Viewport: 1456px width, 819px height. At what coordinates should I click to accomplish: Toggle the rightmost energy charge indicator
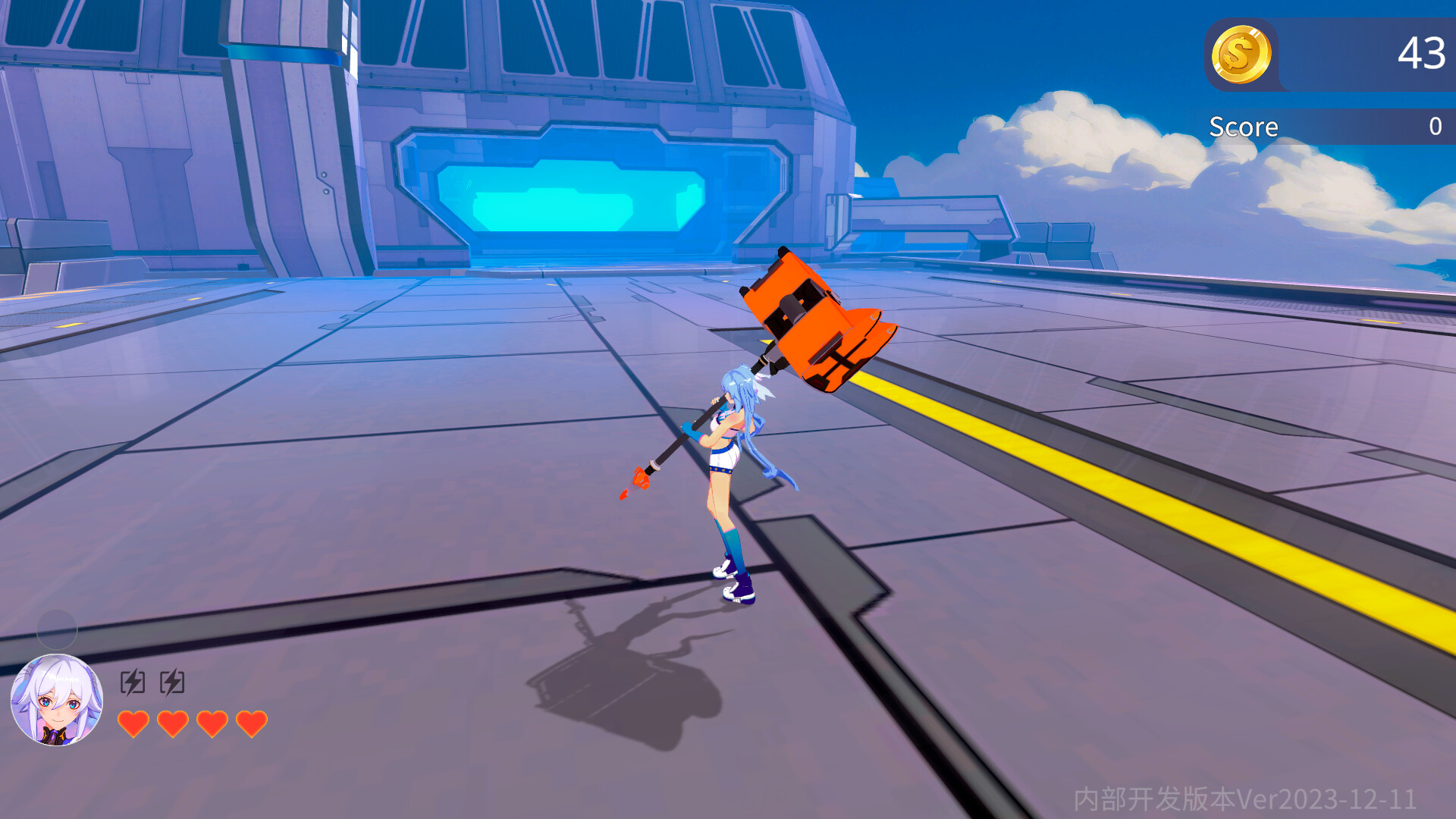(173, 682)
